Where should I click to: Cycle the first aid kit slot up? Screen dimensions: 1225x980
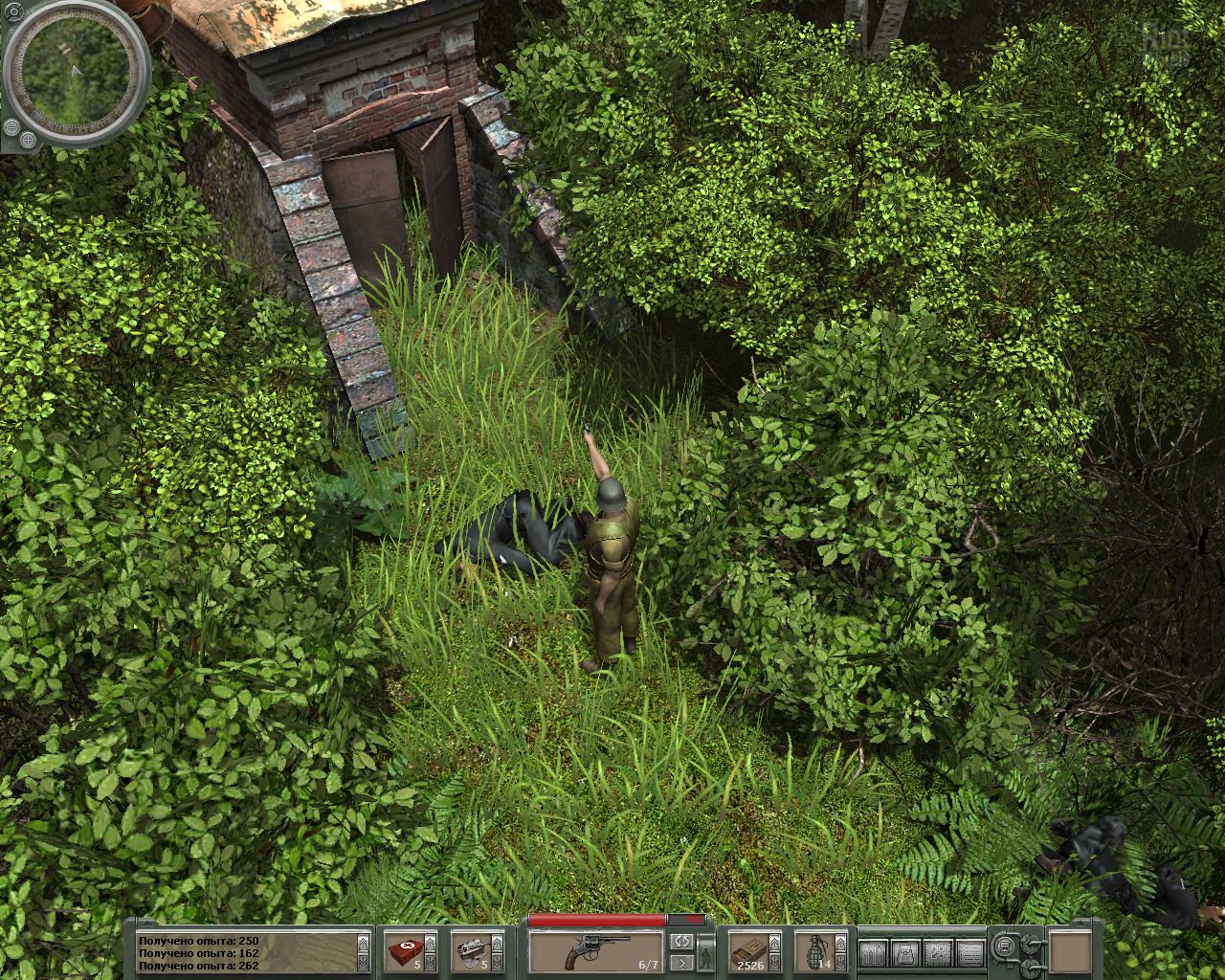pyautogui.click(x=431, y=942)
